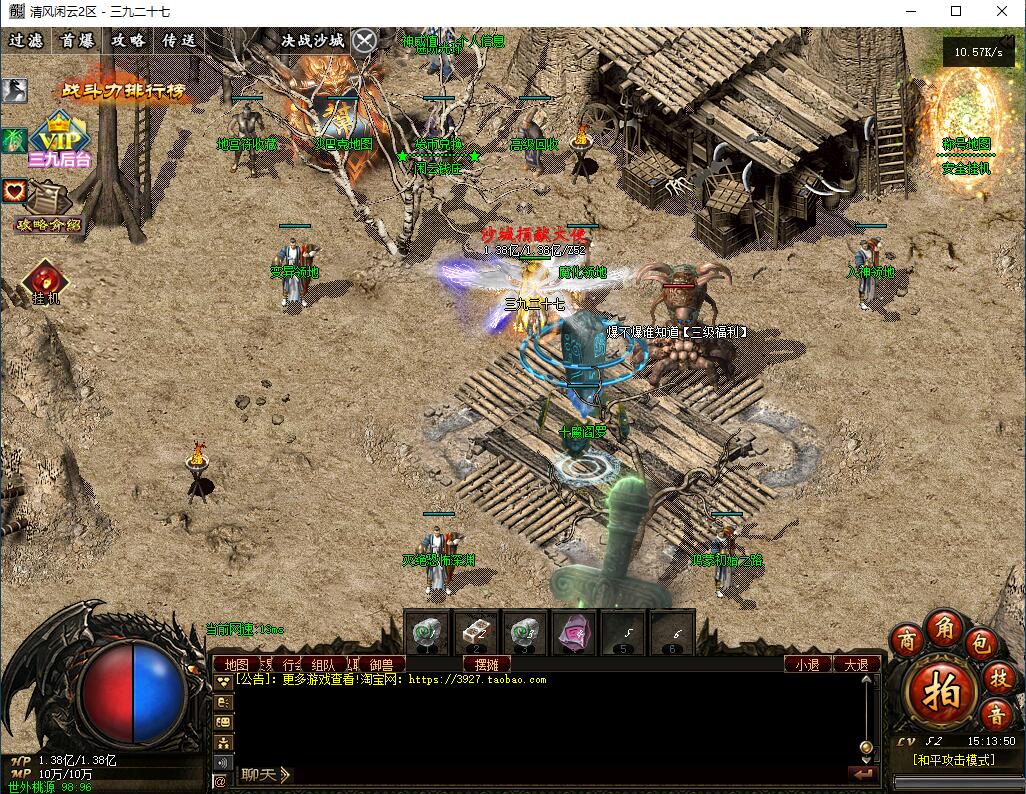
Task: Open the 攻略 guide button
Action: click(x=128, y=41)
